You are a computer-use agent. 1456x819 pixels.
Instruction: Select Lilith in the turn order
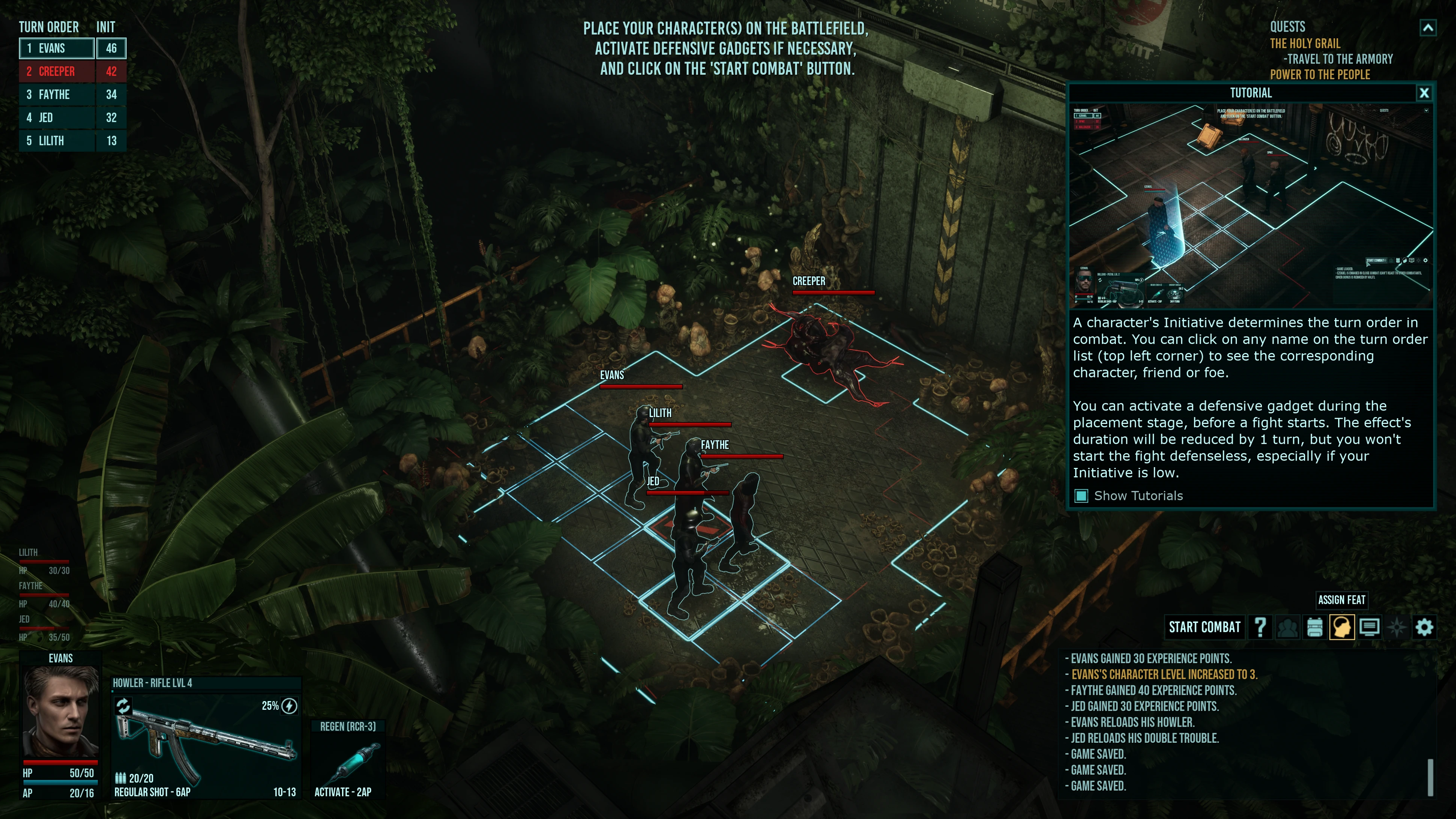pyautogui.click(x=57, y=141)
